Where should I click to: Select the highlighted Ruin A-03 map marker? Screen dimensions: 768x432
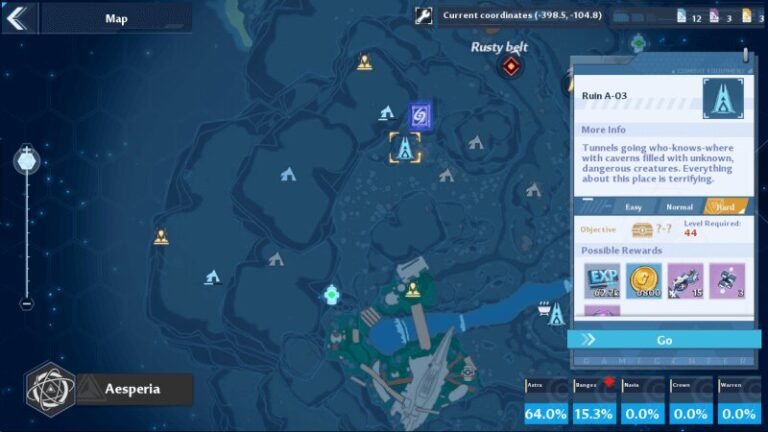coord(405,148)
